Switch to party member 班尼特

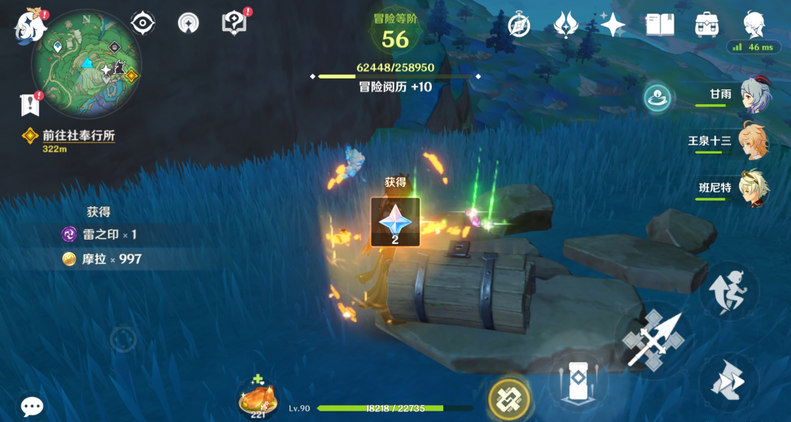(x=754, y=187)
